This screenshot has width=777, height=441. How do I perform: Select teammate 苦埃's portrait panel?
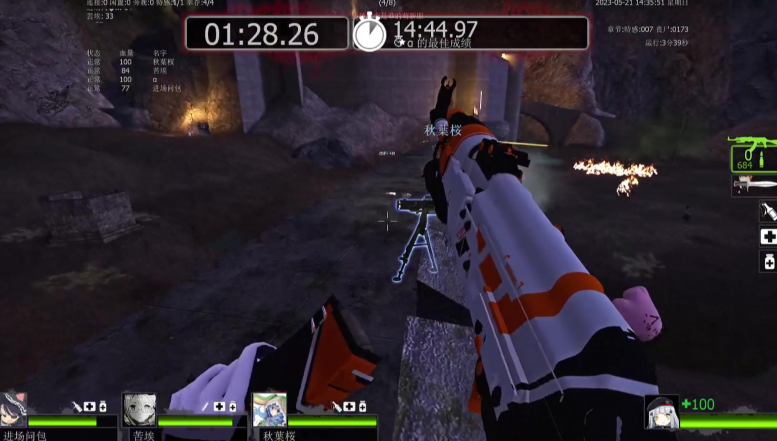(138, 410)
